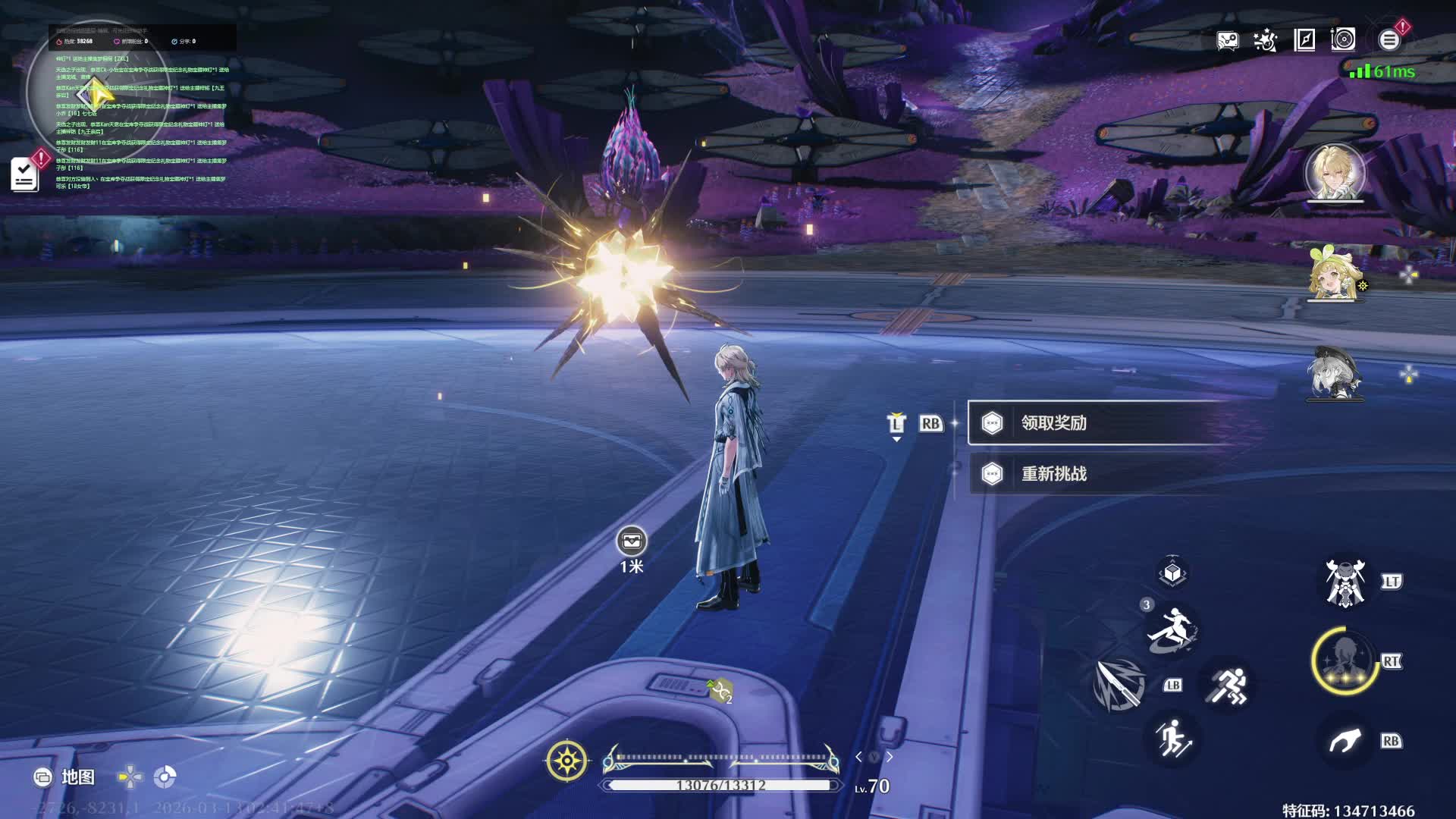
Task: Open the hamburger main menu icon
Action: click(x=1389, y=40)
